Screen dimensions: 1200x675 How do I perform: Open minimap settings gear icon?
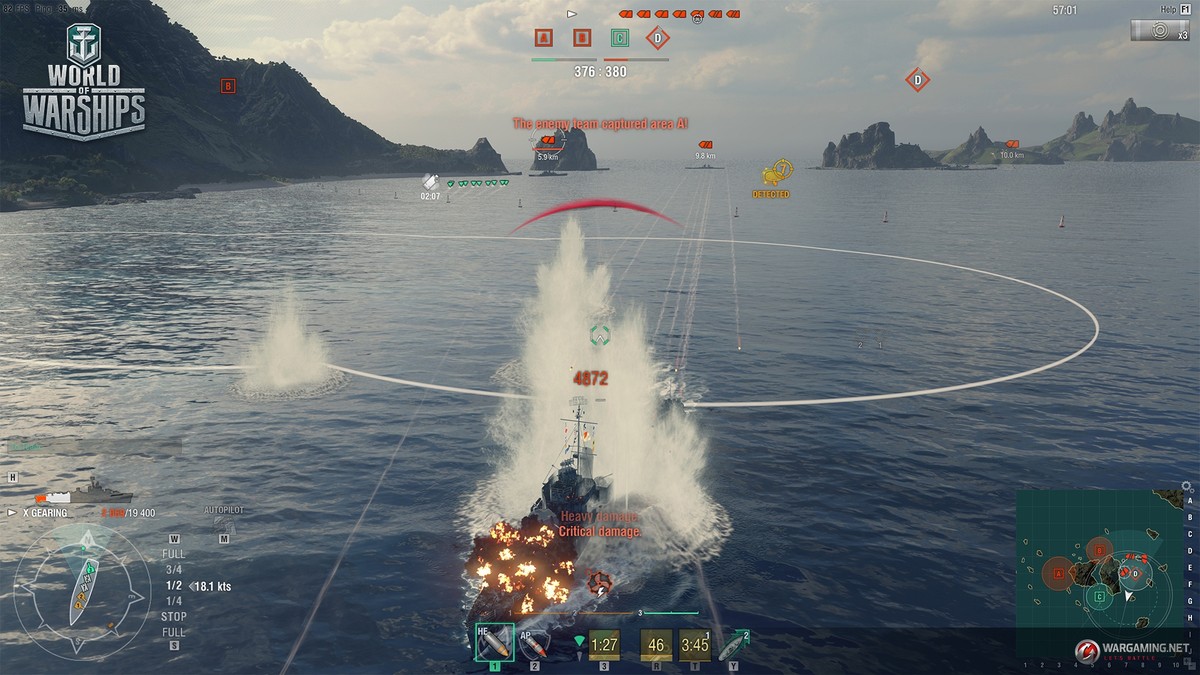(1186, 487)
